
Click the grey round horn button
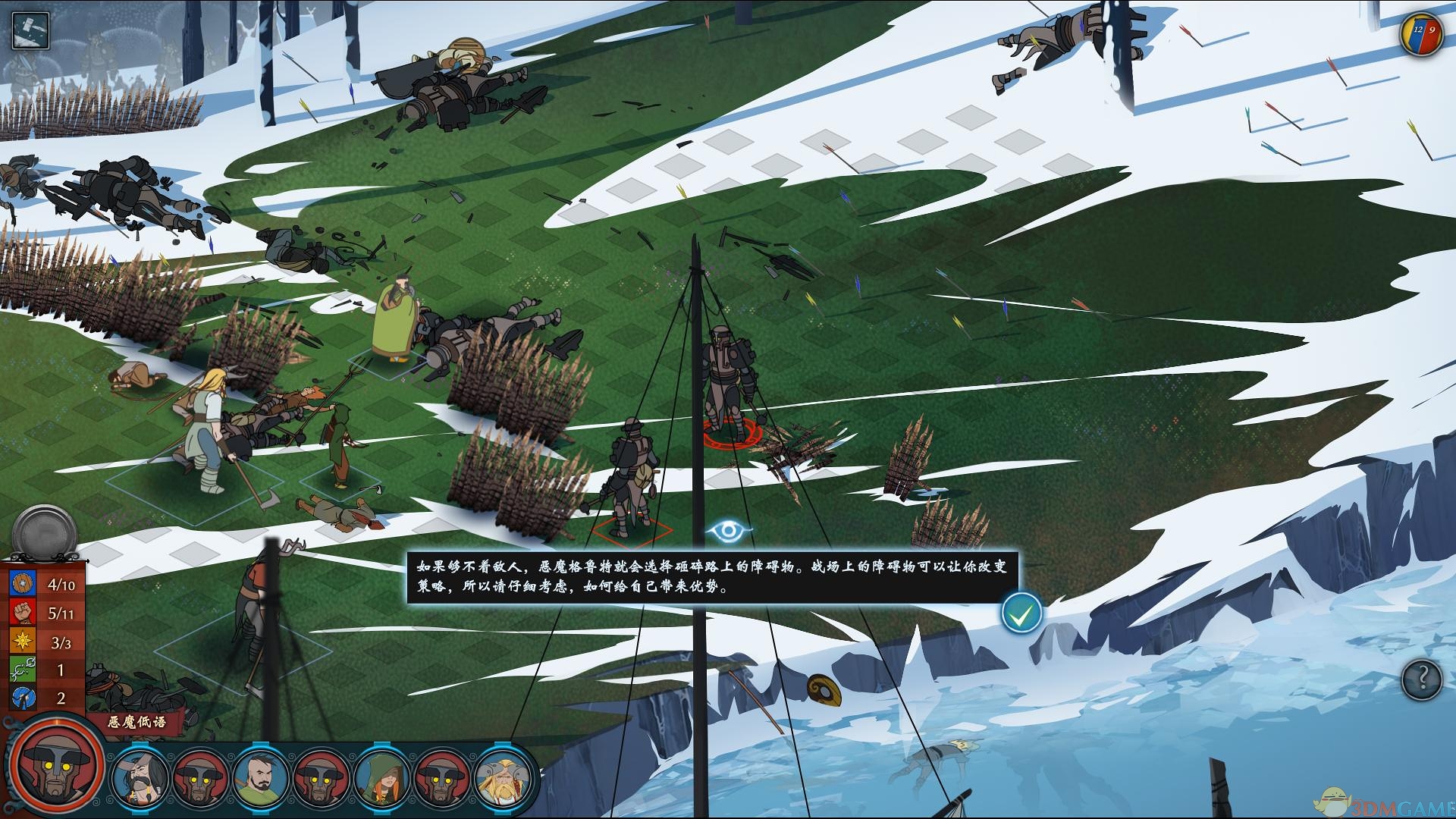pyautogui.click(x=45, y=532)
